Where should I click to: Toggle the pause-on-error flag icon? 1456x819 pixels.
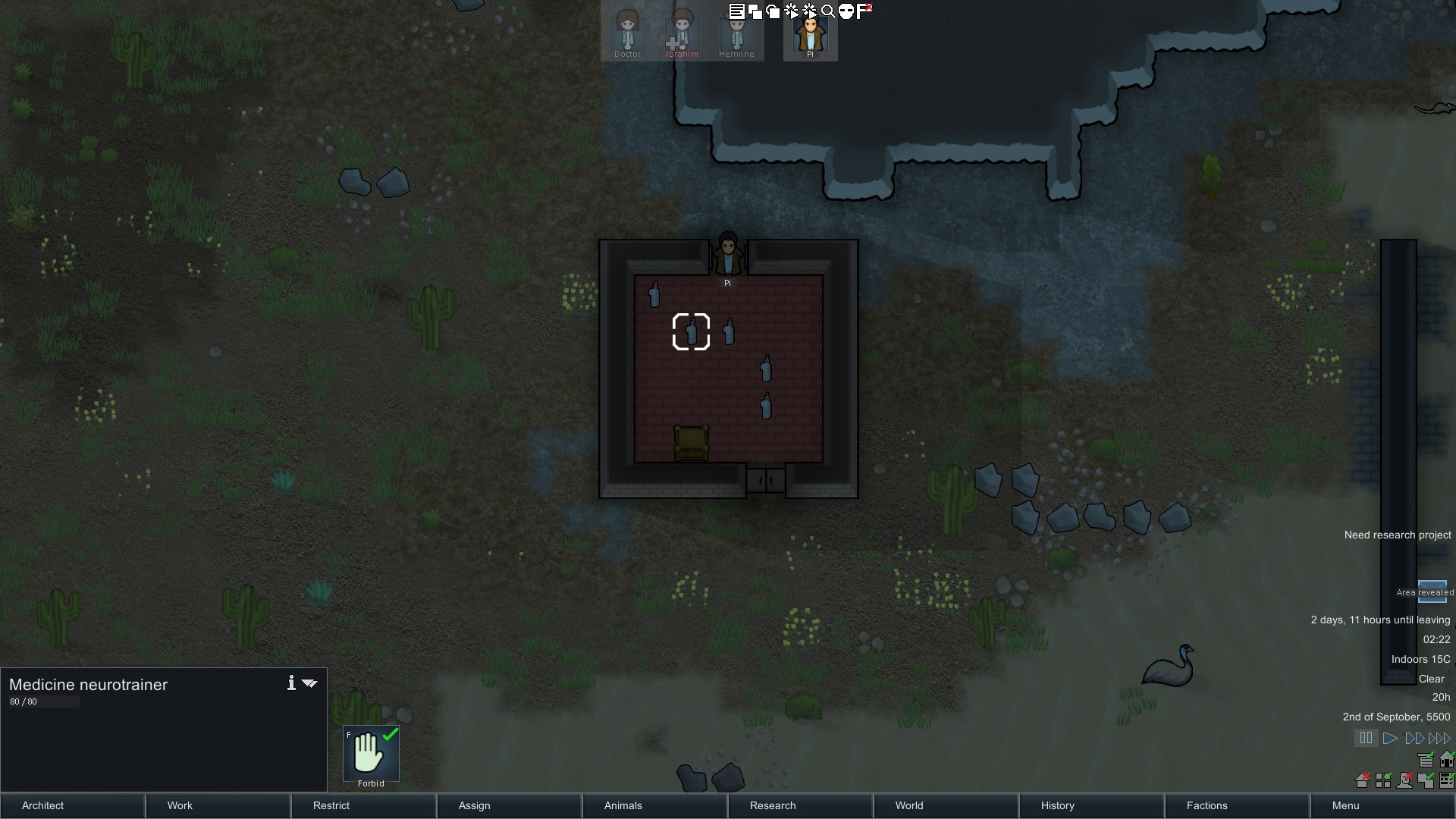pos(864,11)
